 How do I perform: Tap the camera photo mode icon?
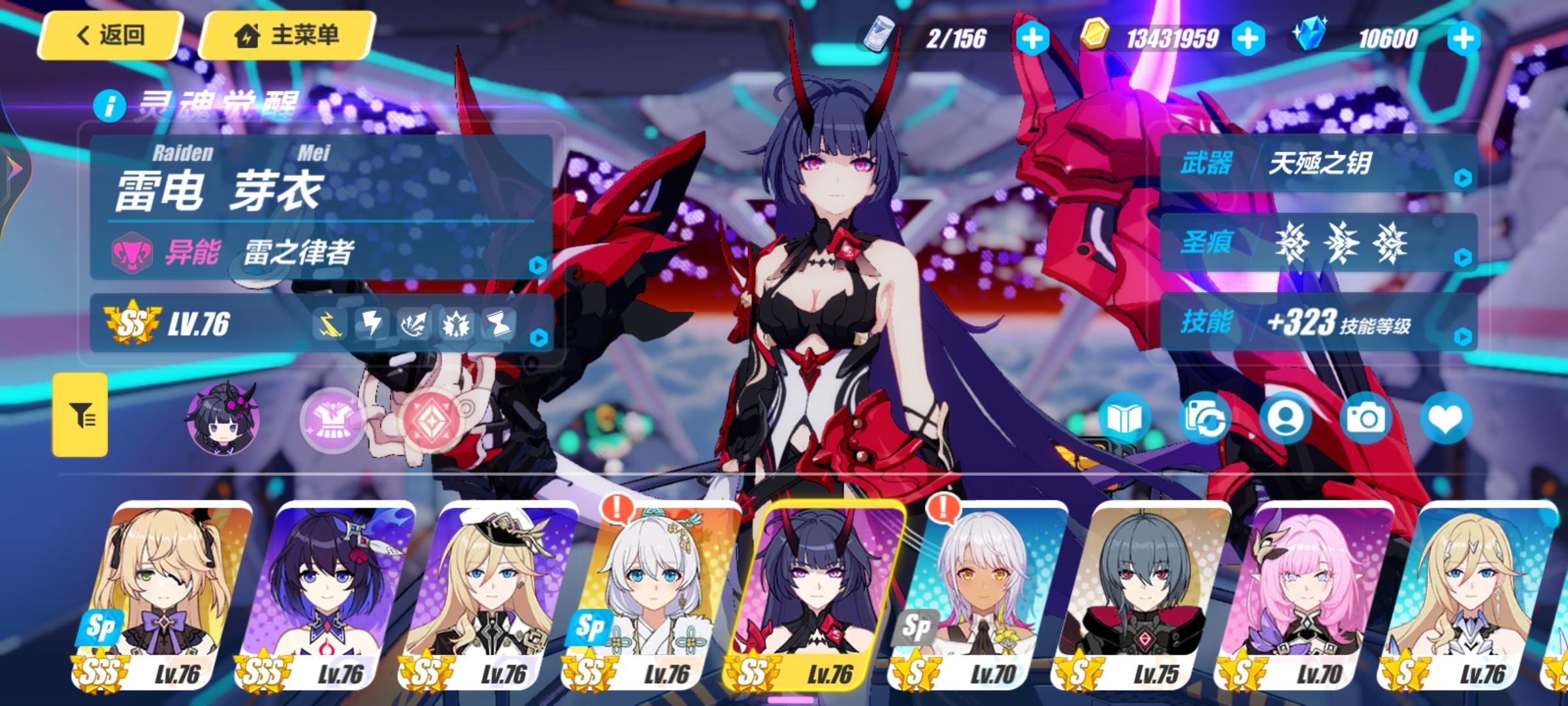[x=1365, y=418]
